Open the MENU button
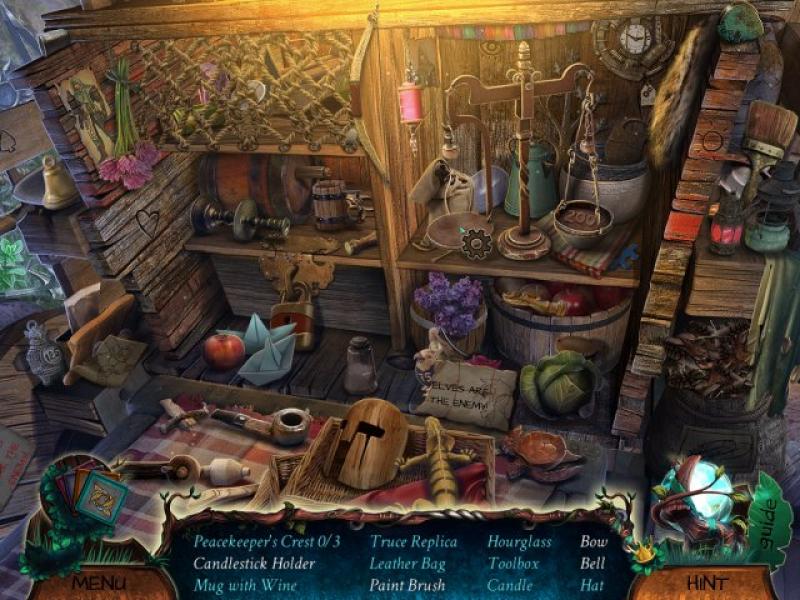Viewport: 800px width, 600px height. pyautogui.click(x=97, y=581)
